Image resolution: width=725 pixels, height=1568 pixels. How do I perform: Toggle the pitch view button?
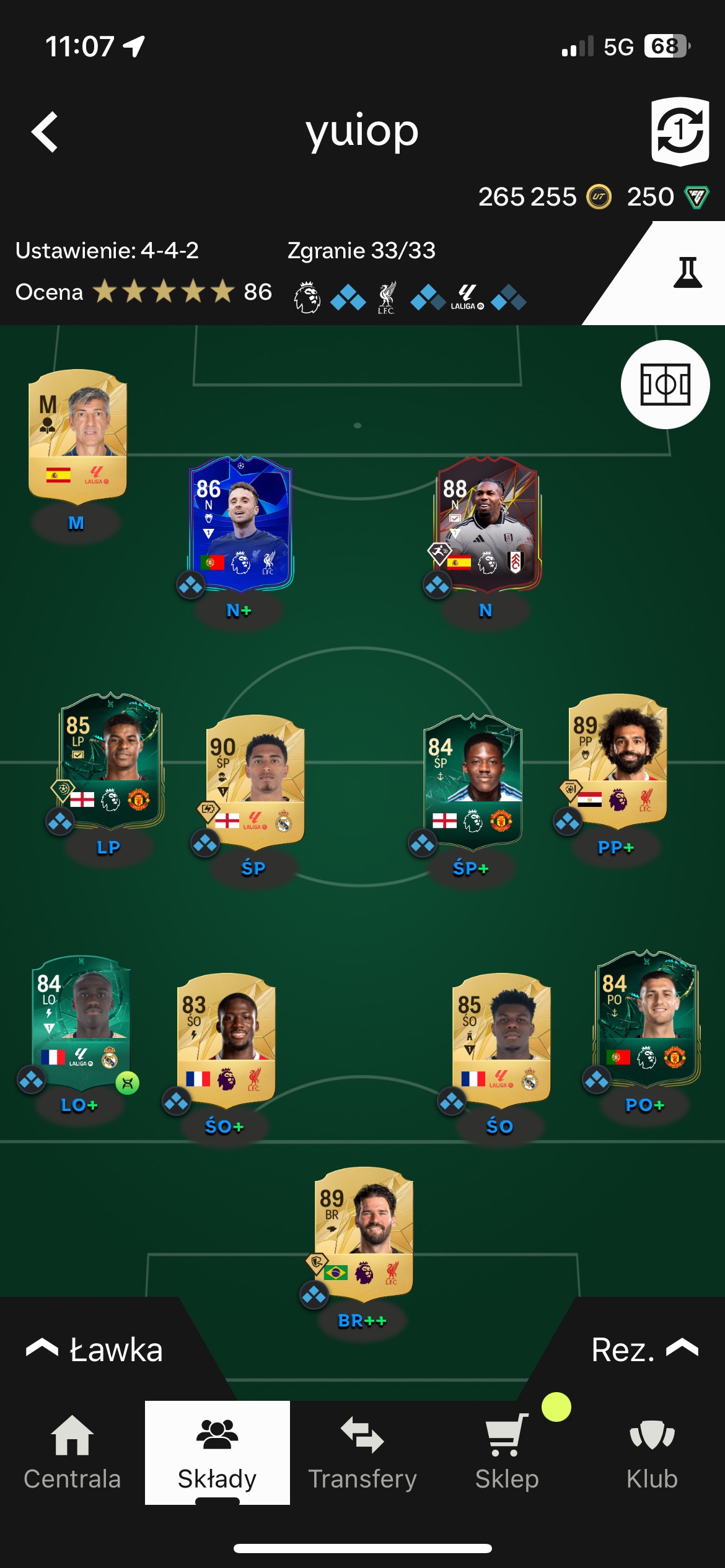[x=665, y=385]
